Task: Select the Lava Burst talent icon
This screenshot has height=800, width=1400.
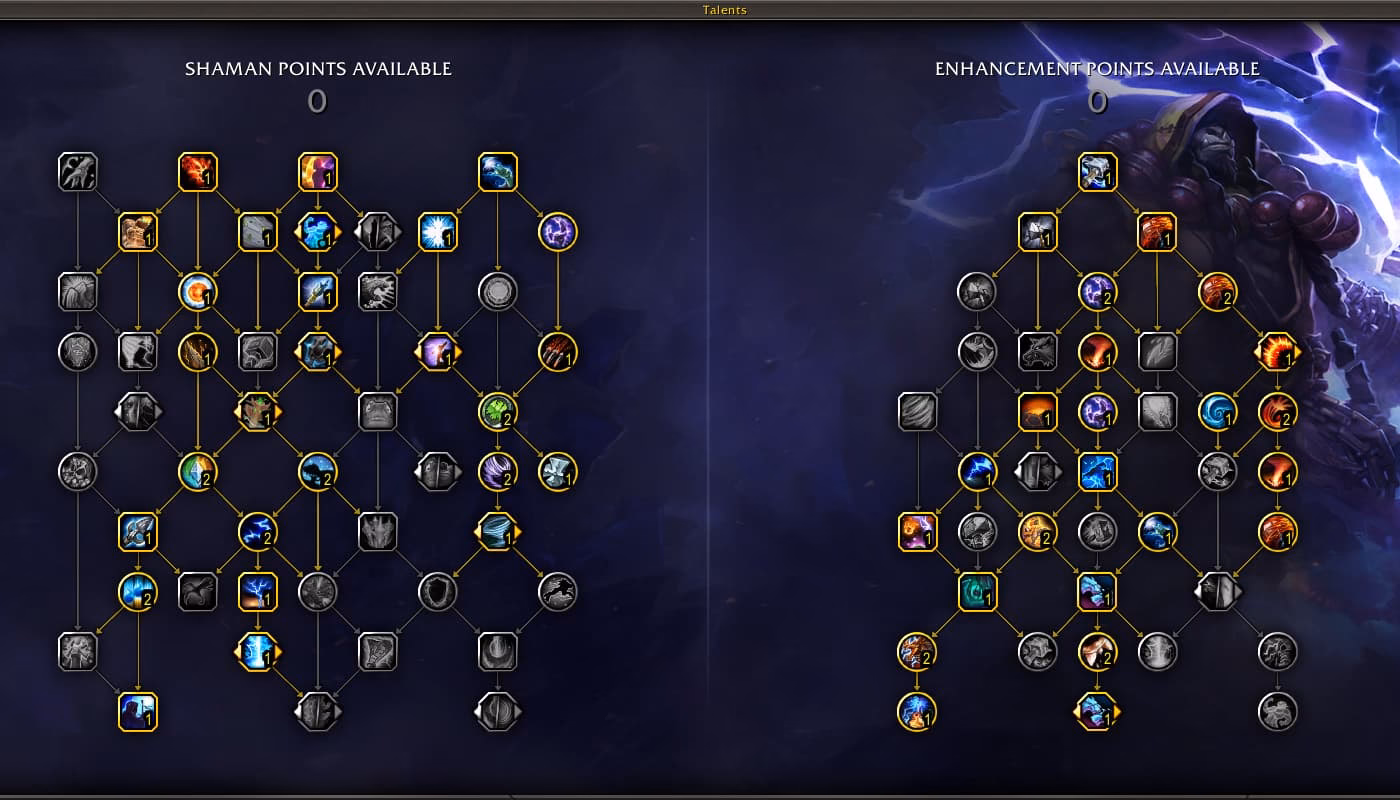Action: (x=198, y=171)
